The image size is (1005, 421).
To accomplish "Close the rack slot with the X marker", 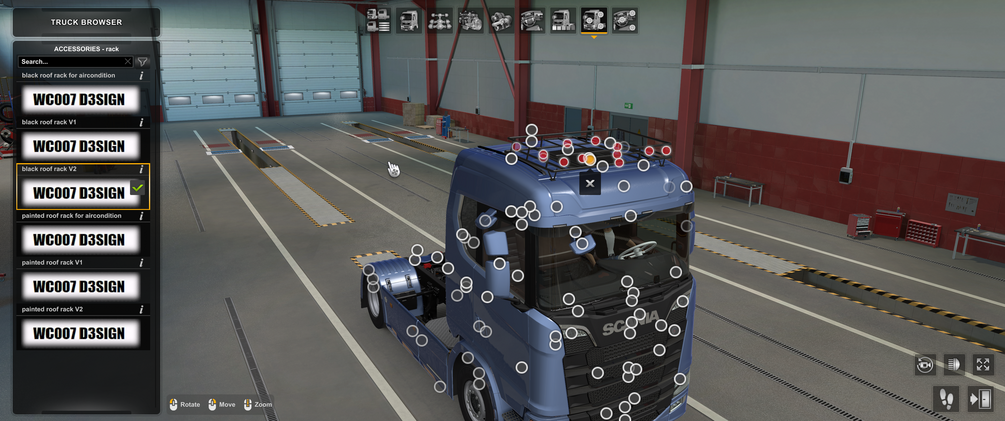I will click(590, 183).
